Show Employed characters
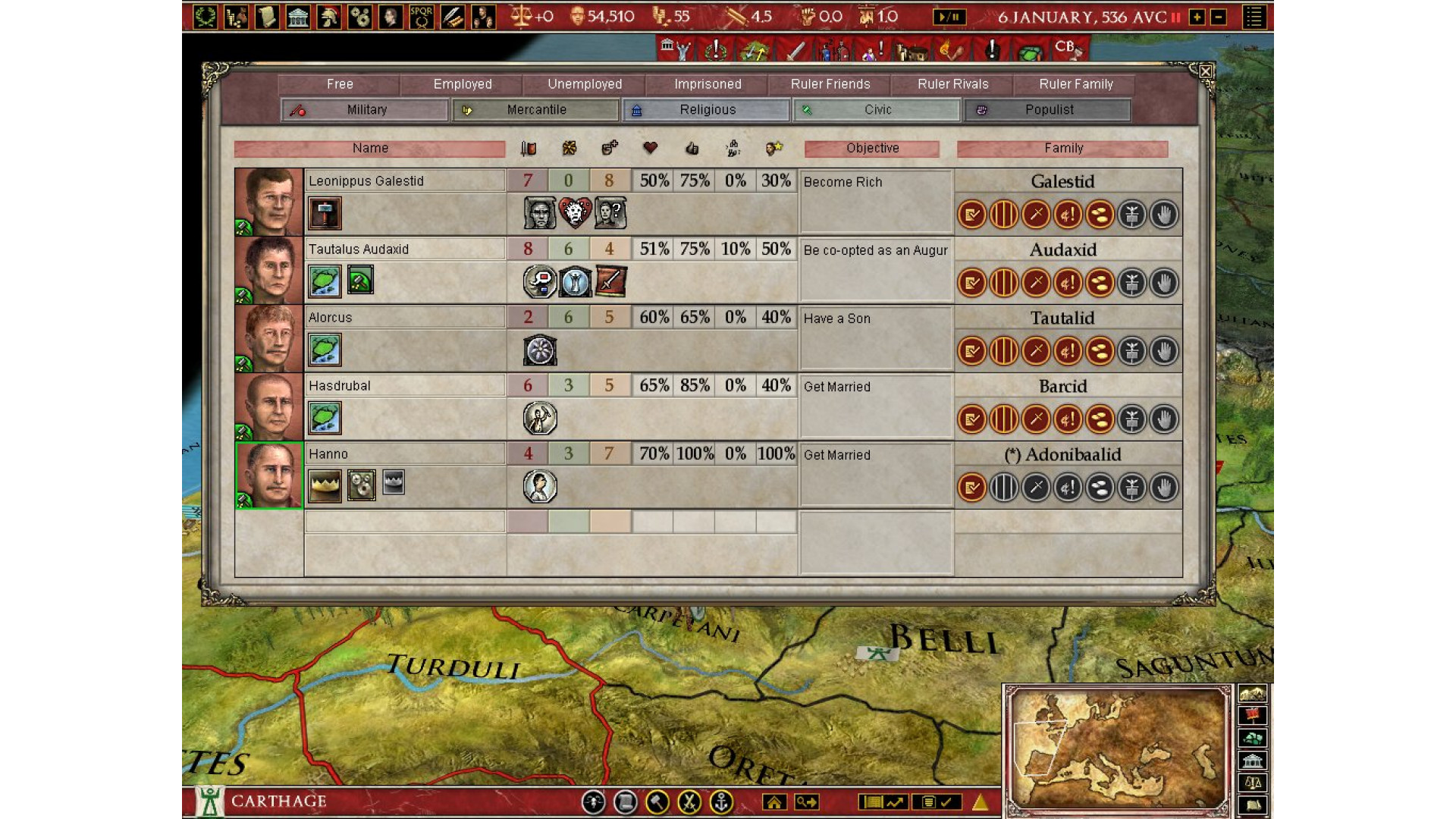The width and height of the screenshot is (1456, 819). click(463, 84)
